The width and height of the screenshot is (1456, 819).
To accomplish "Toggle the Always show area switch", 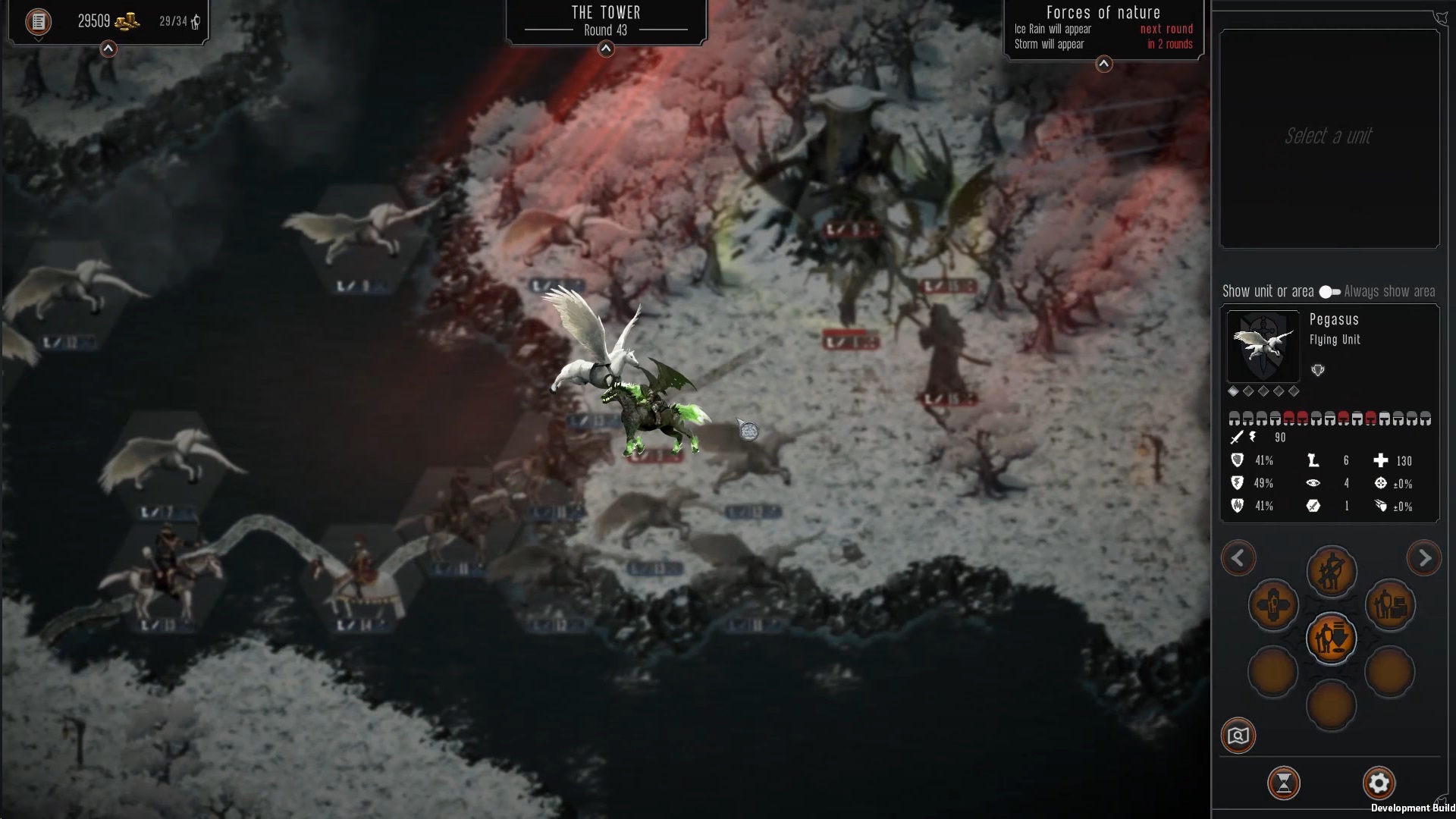I will point(1329,292).
